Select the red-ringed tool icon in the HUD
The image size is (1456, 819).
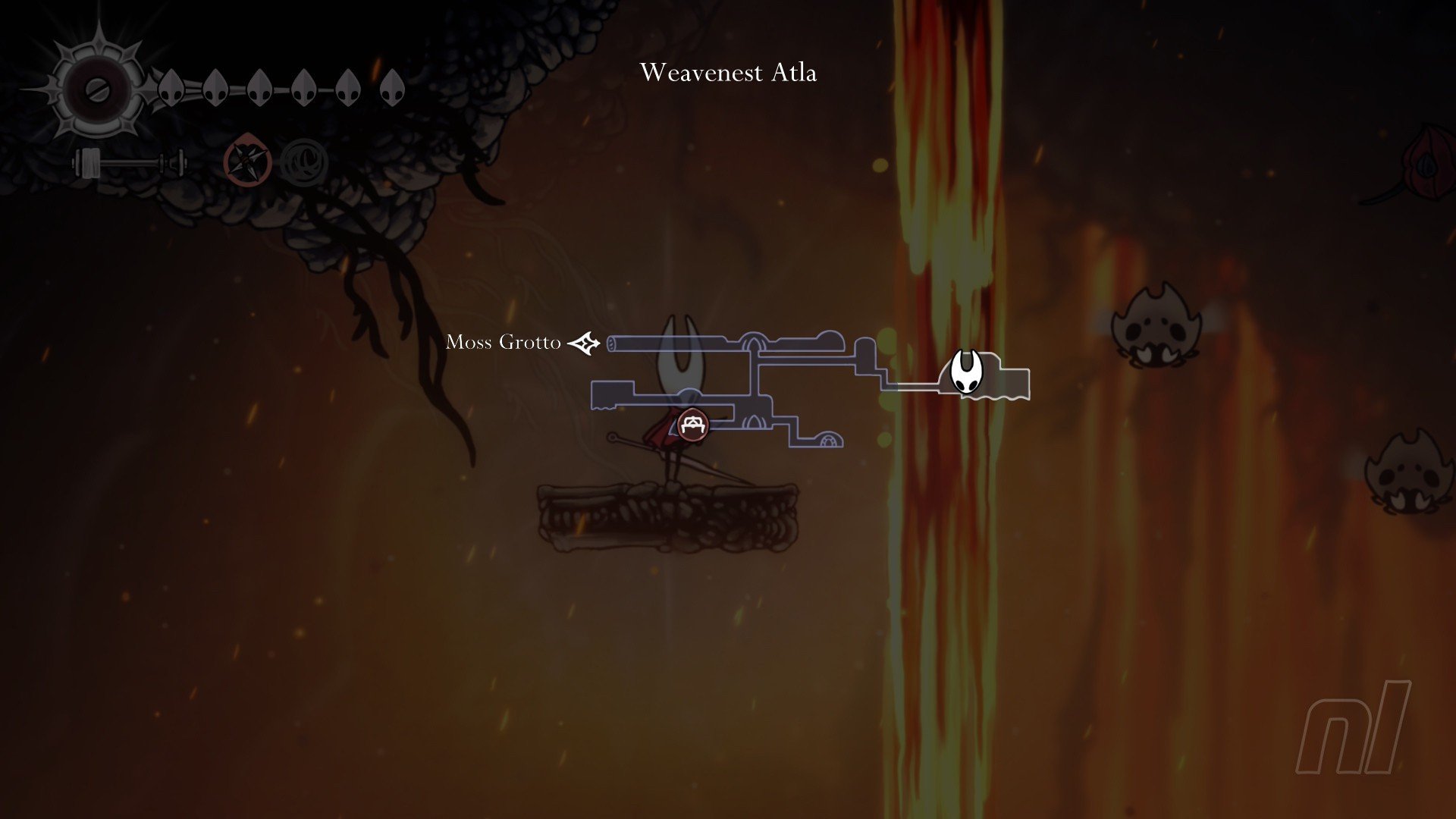(248, 163)
